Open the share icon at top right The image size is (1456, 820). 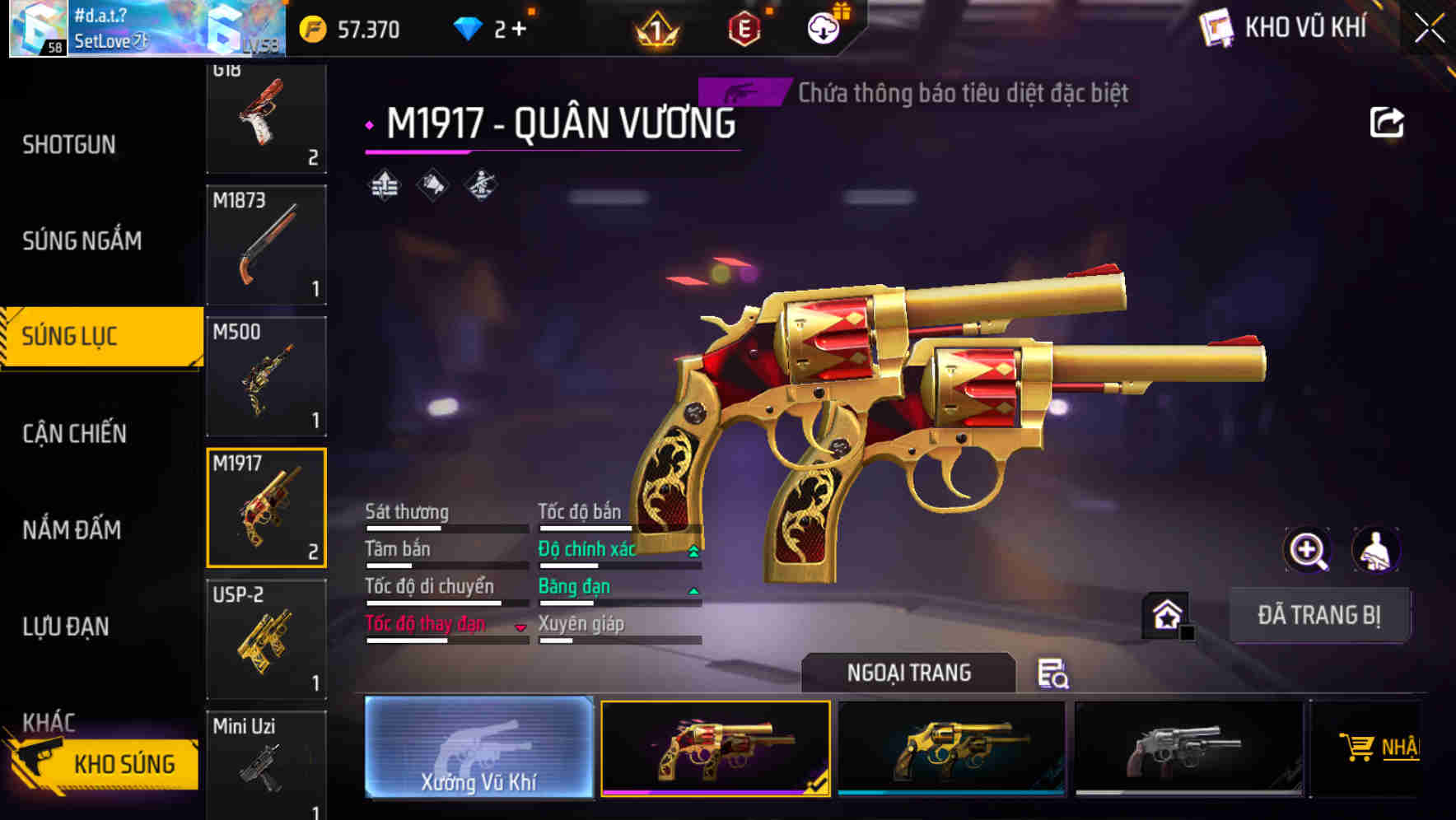point(1388,122)
